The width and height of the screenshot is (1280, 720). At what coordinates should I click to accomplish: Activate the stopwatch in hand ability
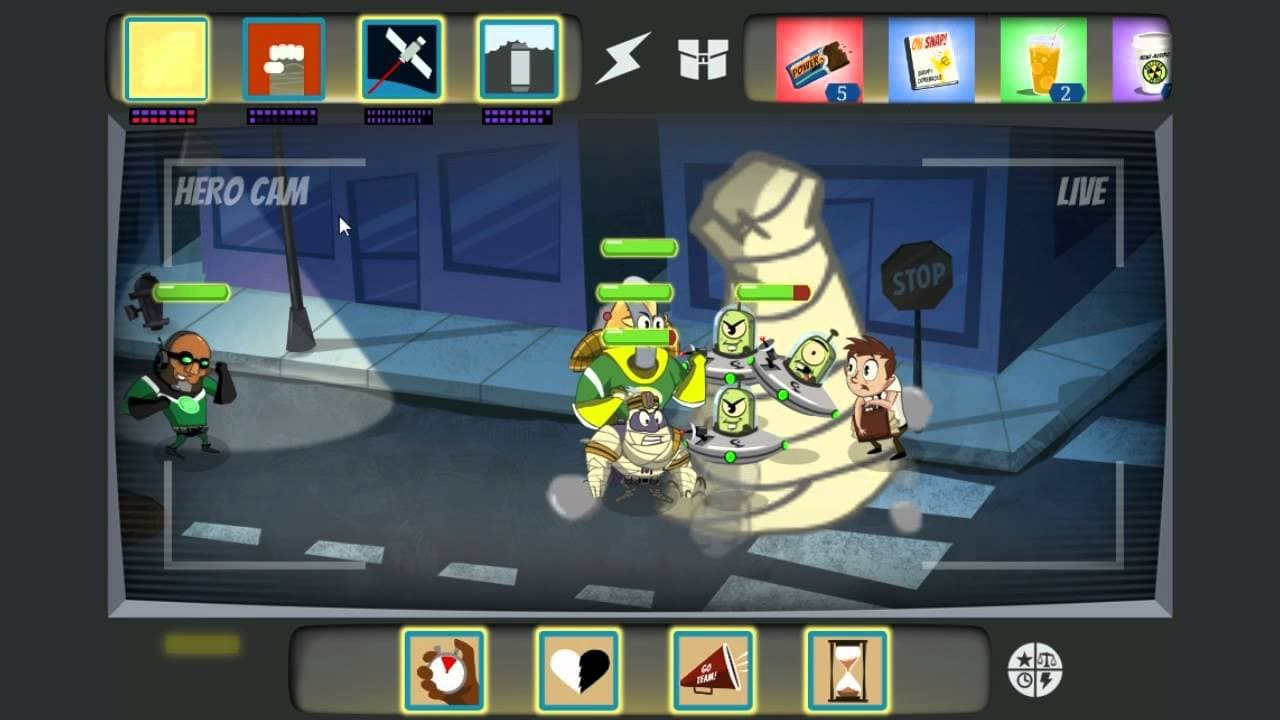[x=444, y=670]
